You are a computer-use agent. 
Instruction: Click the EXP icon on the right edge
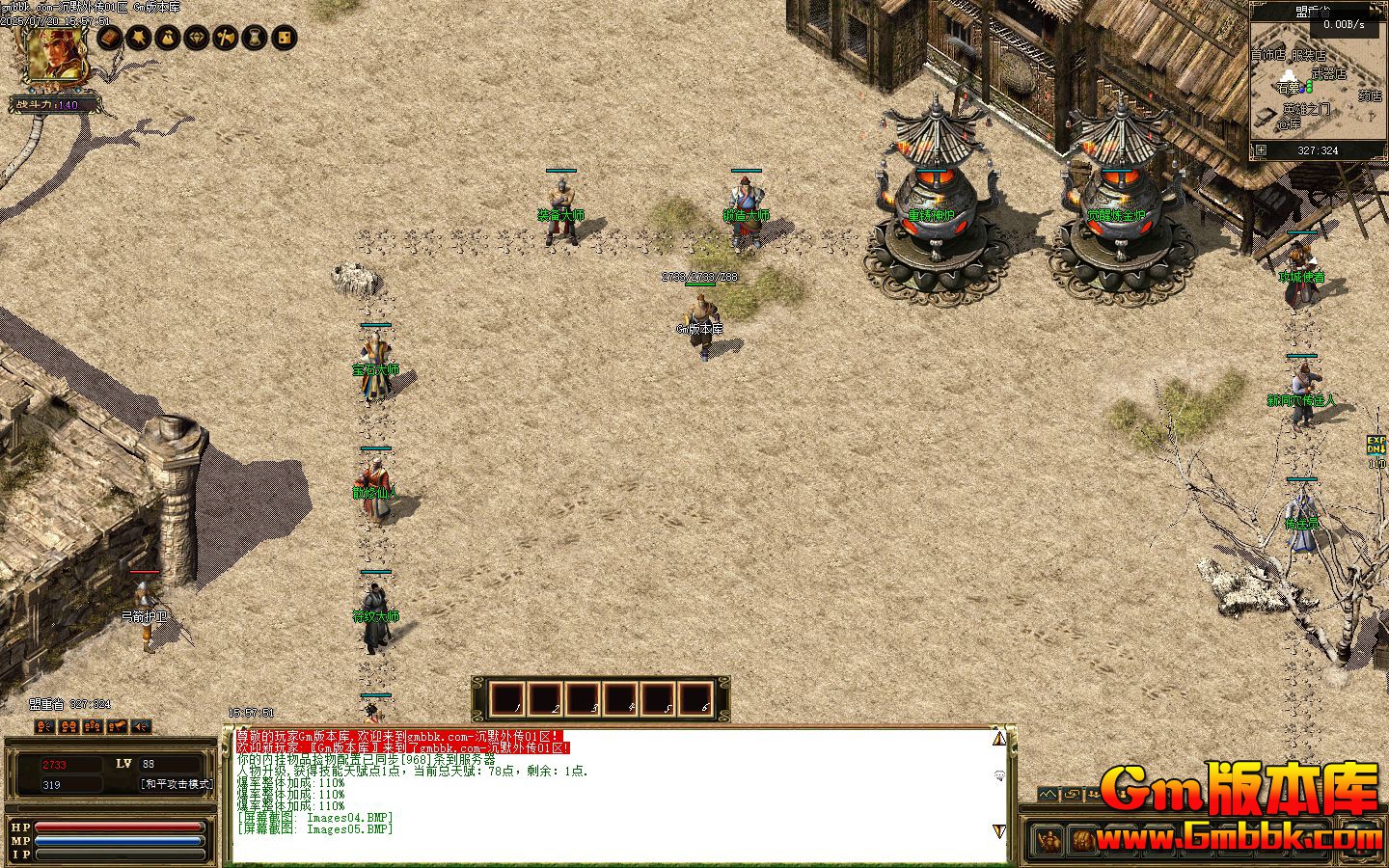[1375, 446]
